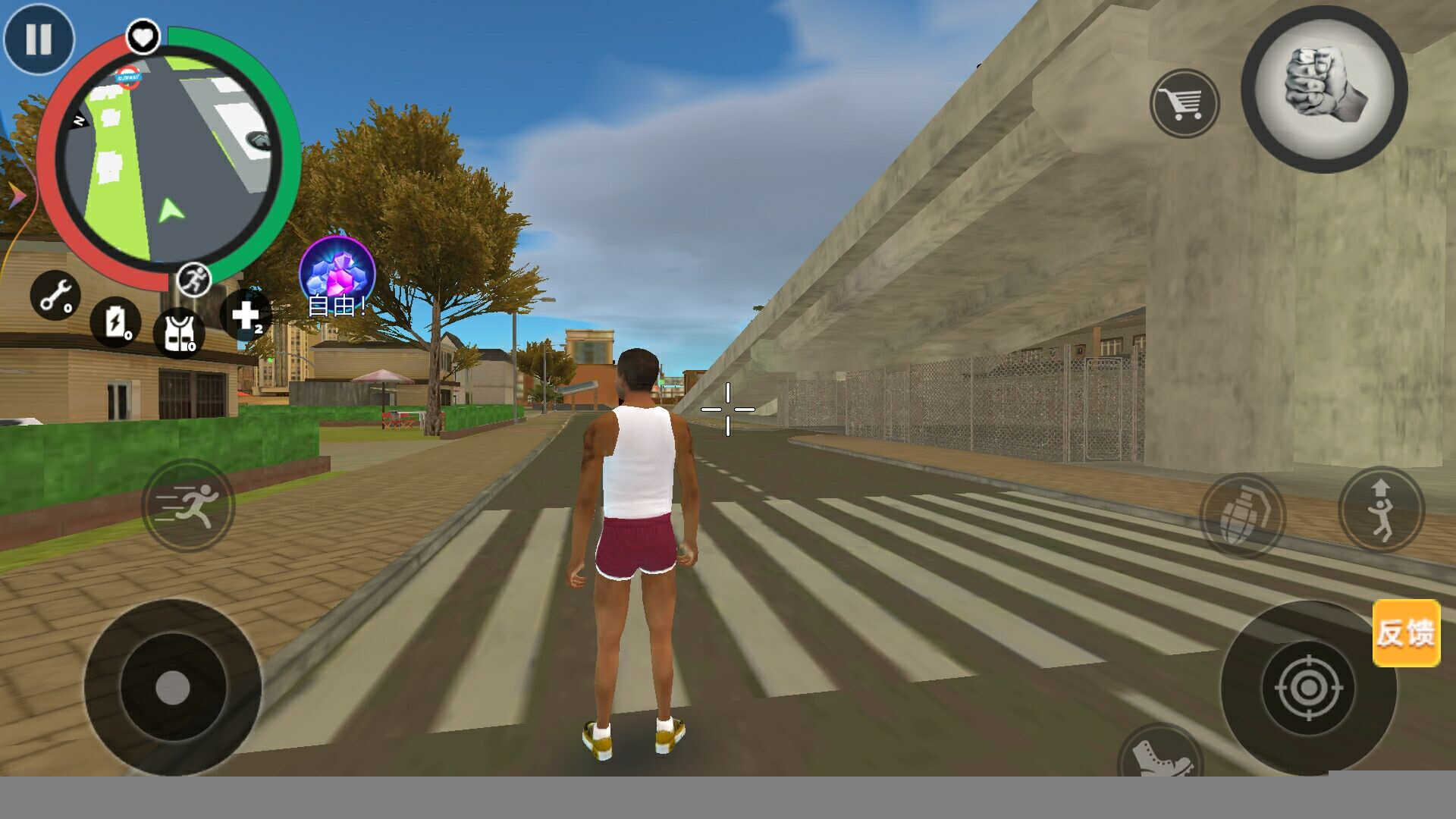1456x819 pixels.
Task: Tap the heart icon above the minimap
Action: tap(143, 36)
